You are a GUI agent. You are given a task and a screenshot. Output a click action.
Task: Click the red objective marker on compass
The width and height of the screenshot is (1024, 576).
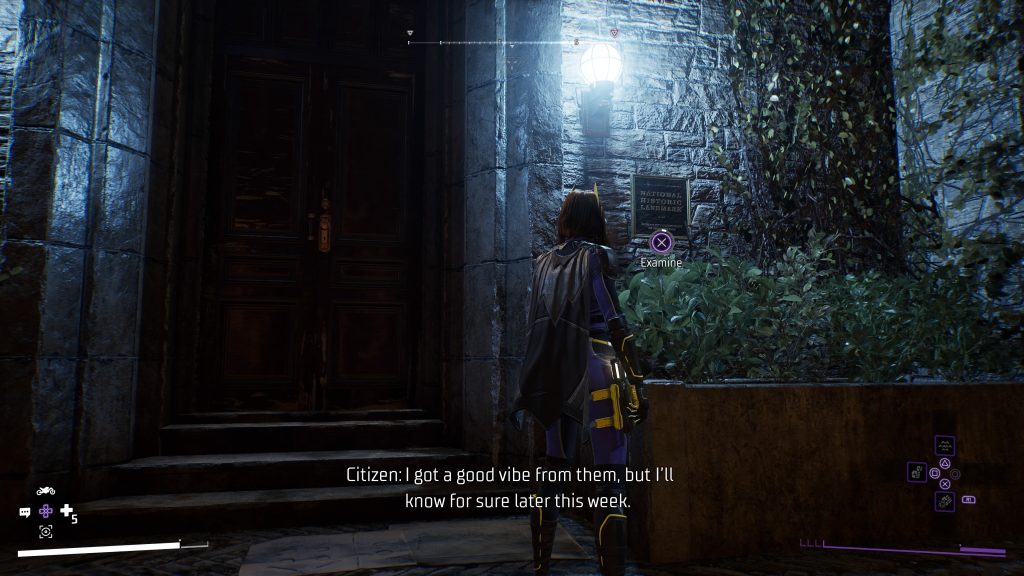613,33
